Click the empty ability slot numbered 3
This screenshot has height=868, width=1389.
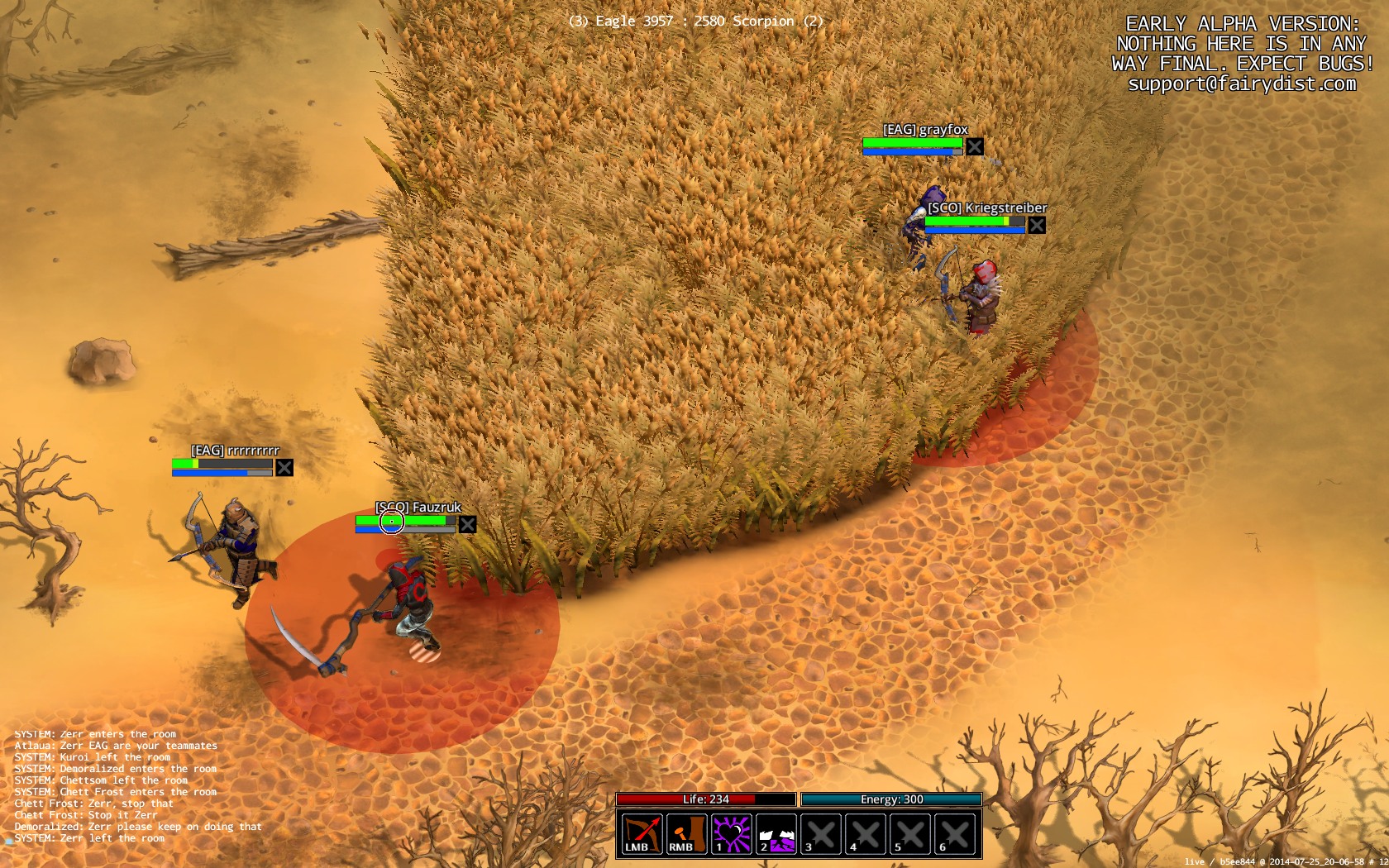[x=821, y=833]
